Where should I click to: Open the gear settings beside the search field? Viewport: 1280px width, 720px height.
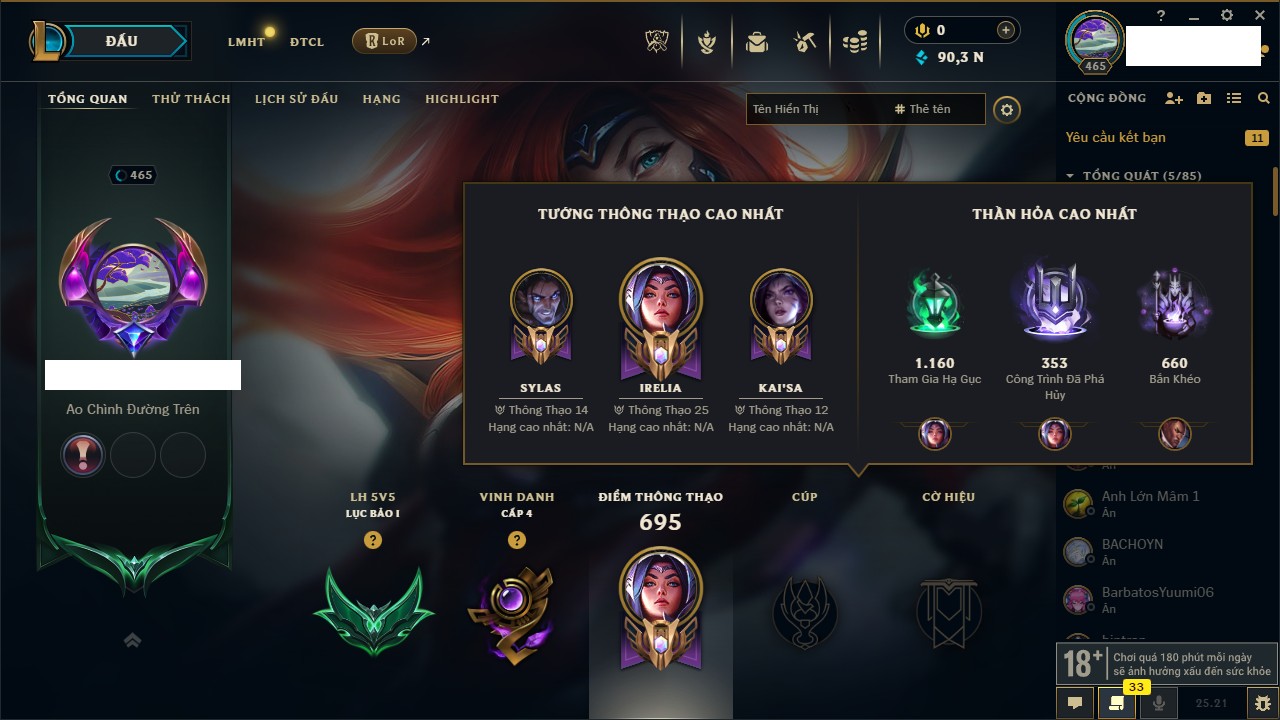(x=1007, y=110)
